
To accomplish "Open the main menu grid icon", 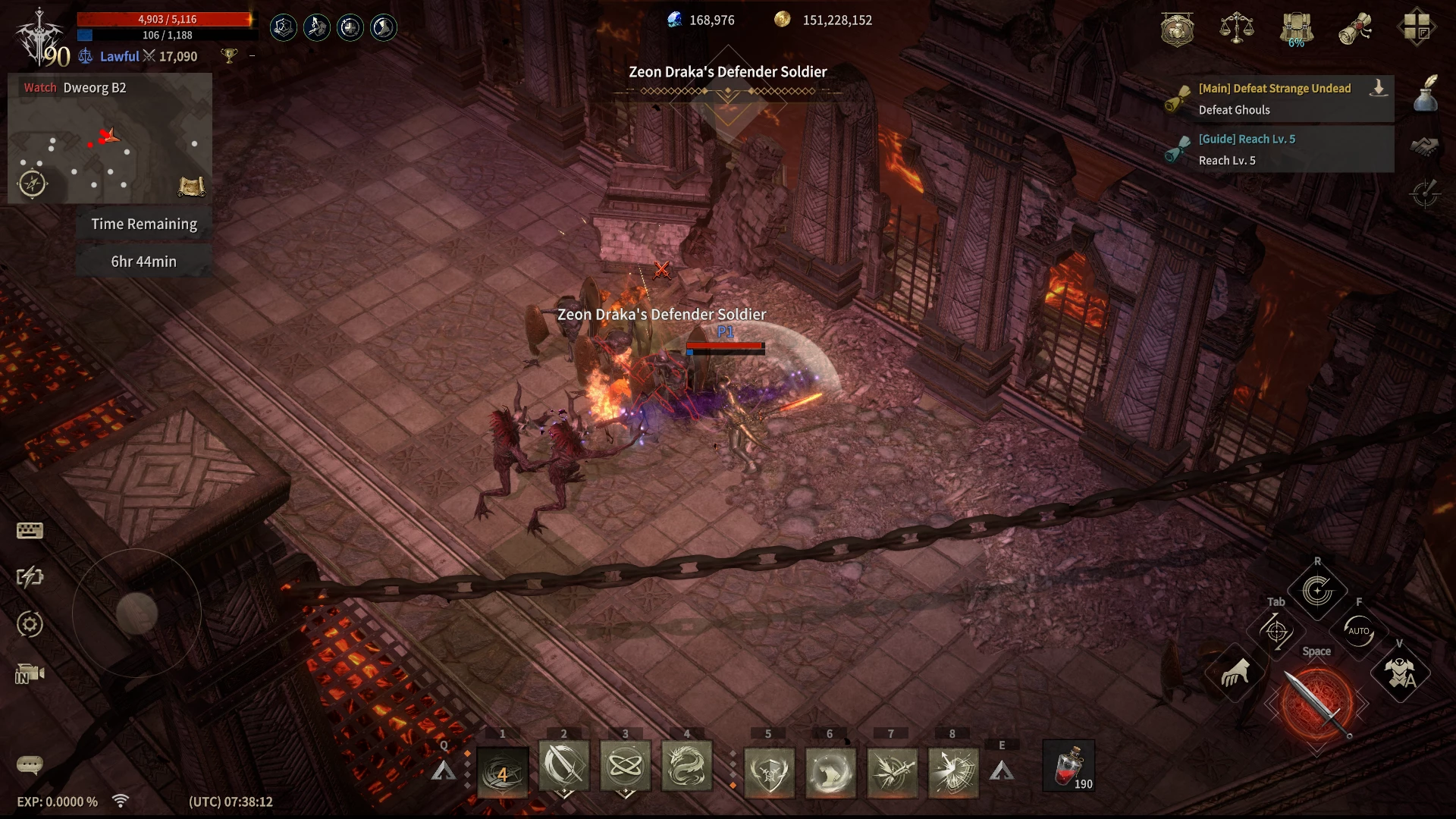I will [x=1416, y=27].
